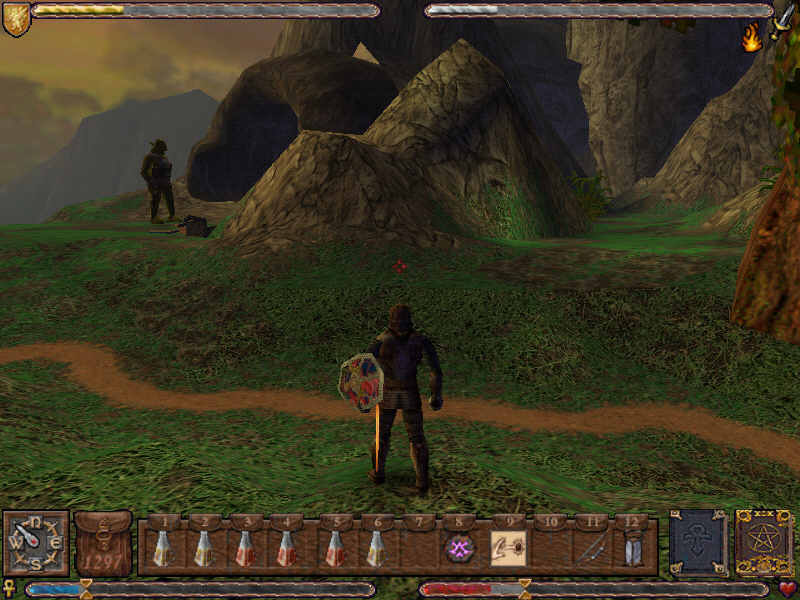
Task: Click the flame spell icon
Action: [751, 38]
